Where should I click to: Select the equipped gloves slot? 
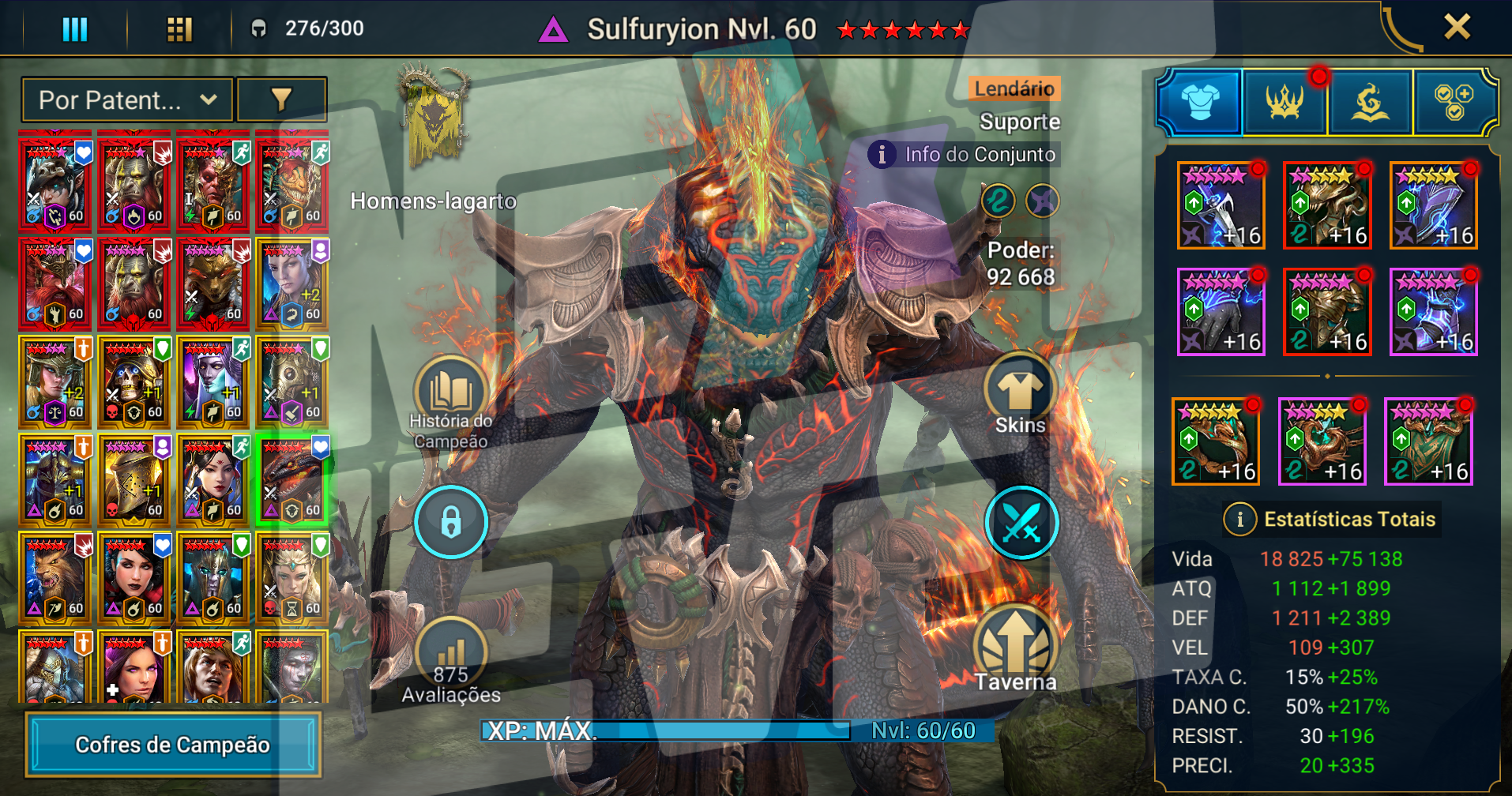coord(1221,311)
